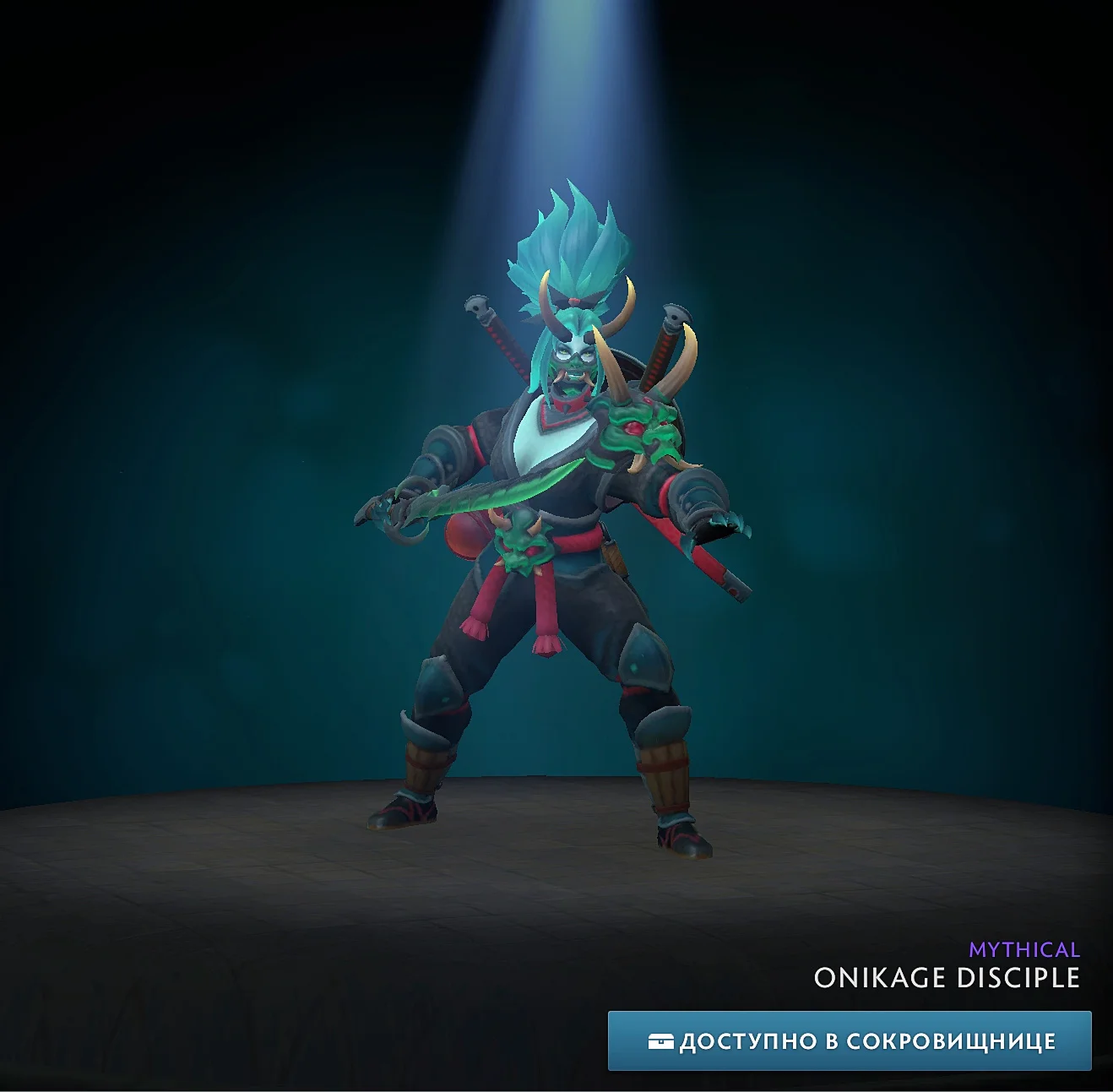This screenshot has width=1113, height=1092.
Task: Click the green demon shoulder mask
Action: tap(636, 429)
